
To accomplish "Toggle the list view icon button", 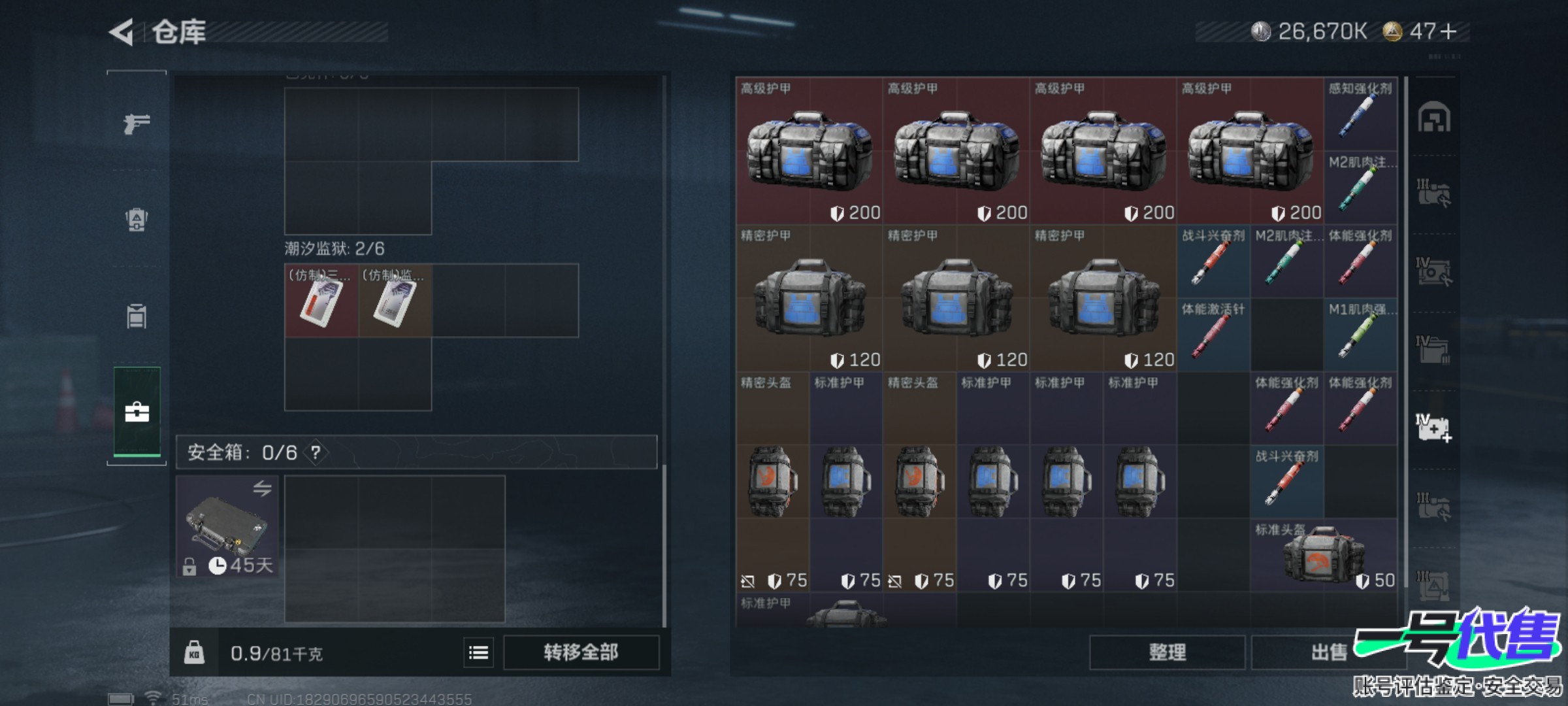I will pos(478,652).
